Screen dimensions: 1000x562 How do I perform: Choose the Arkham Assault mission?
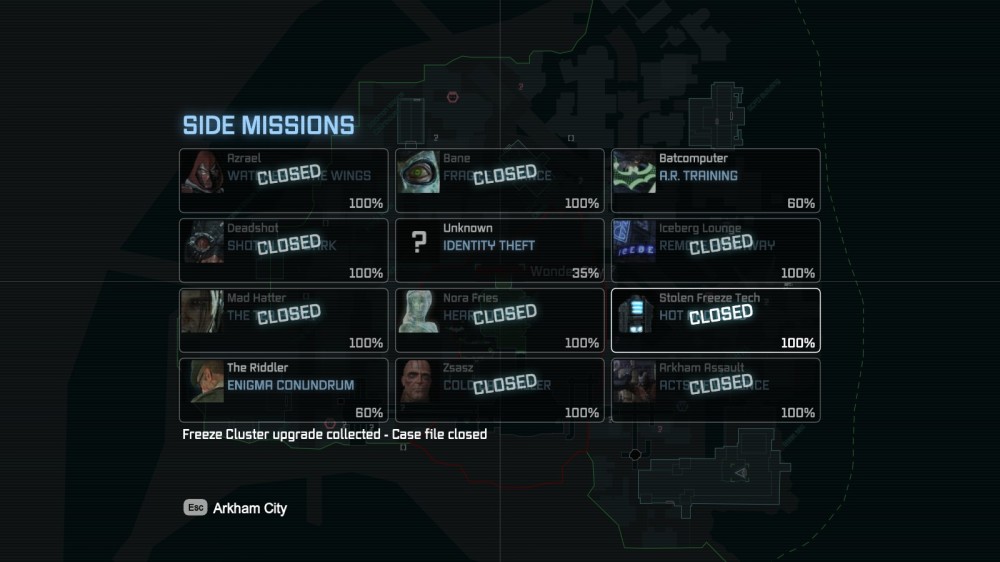(x=716, y=390)
